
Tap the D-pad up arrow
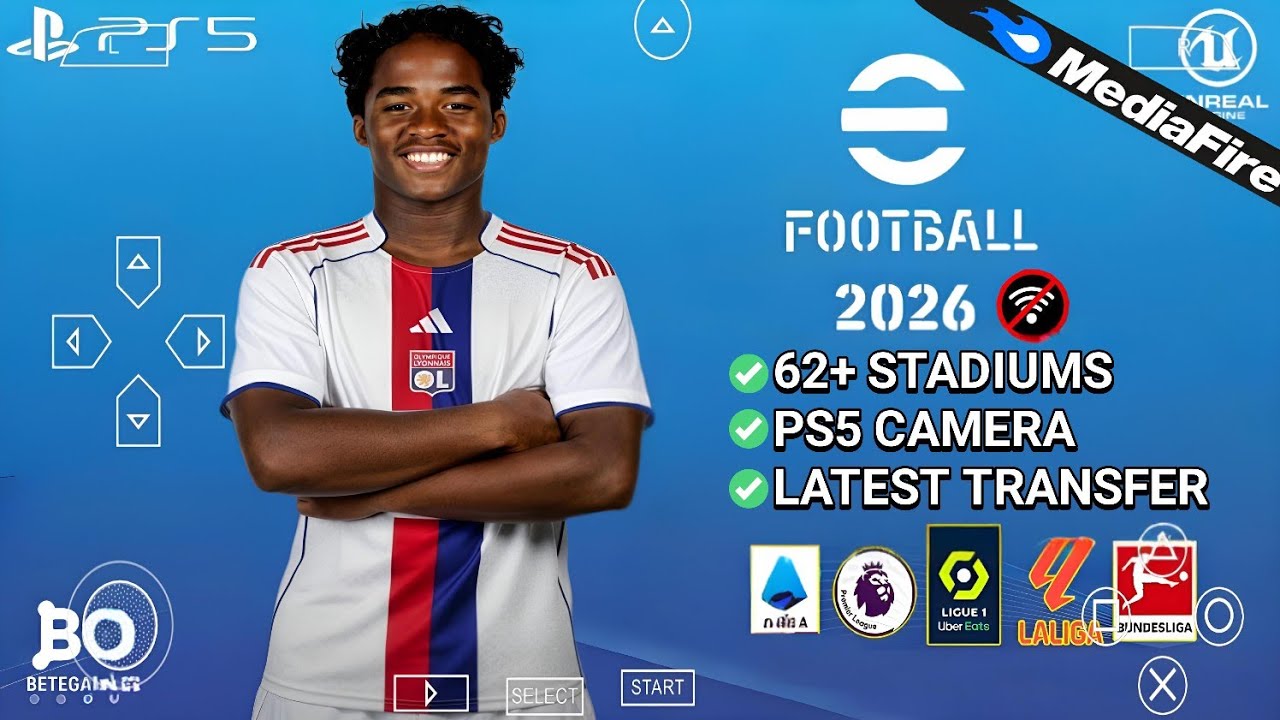click(138, 266)
